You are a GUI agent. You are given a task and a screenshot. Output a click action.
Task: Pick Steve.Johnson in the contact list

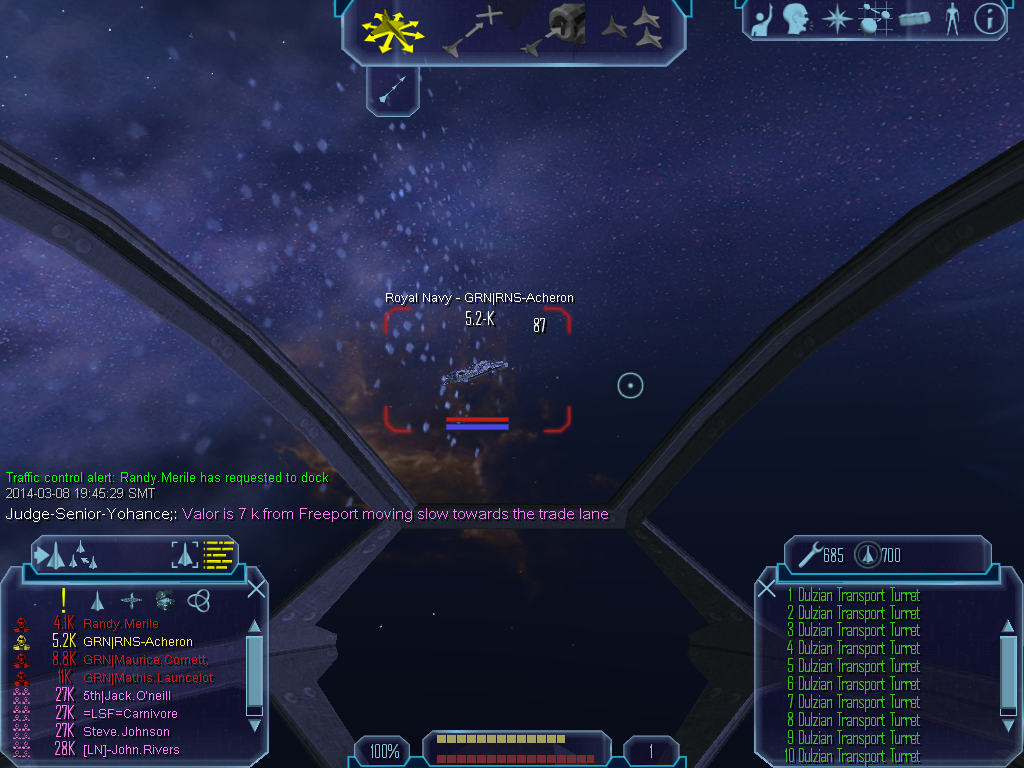126,732
